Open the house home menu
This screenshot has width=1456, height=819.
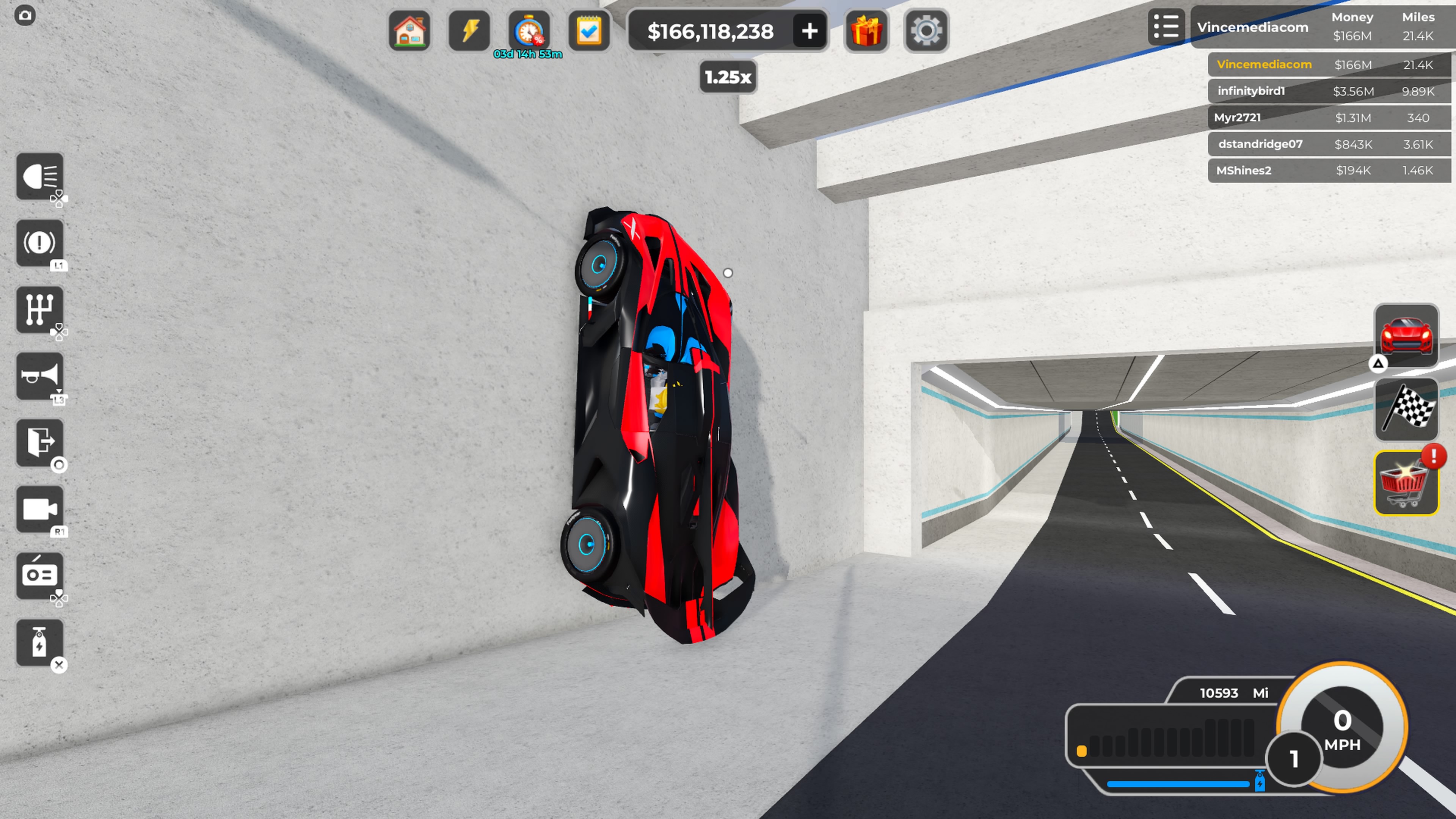[410, 30]
